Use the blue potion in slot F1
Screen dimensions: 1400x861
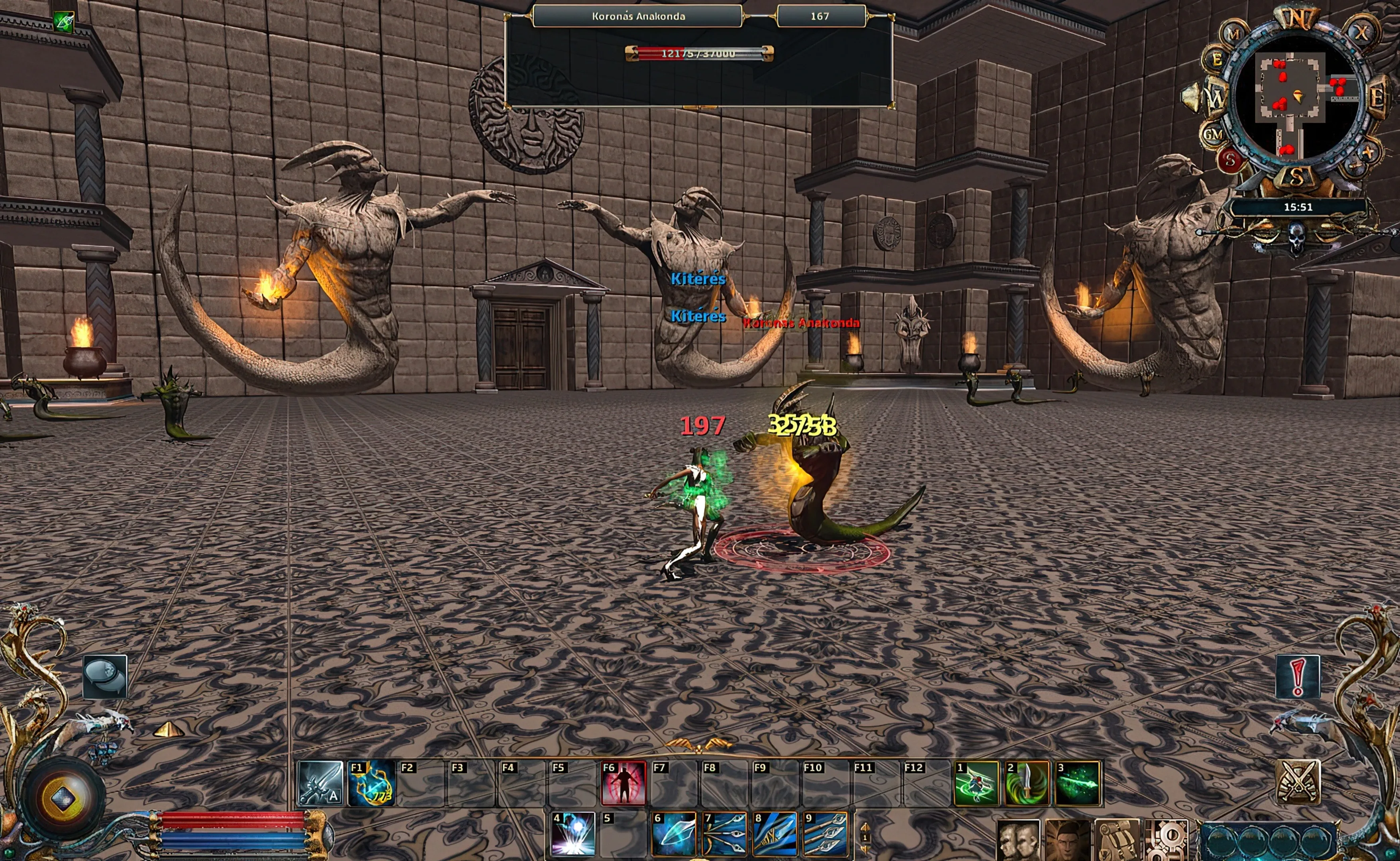pyautogui.click(x=371, y=784)
